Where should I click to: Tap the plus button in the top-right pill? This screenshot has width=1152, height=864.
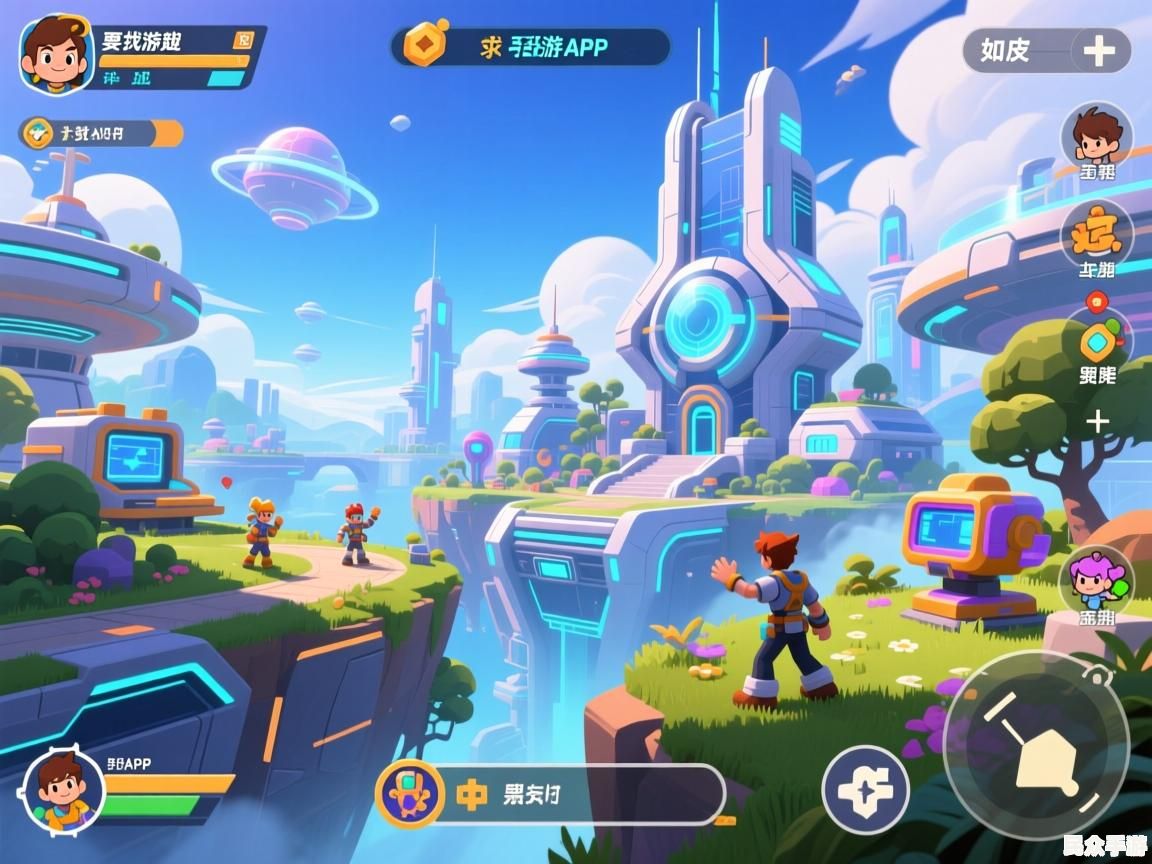pos(1098,50)
